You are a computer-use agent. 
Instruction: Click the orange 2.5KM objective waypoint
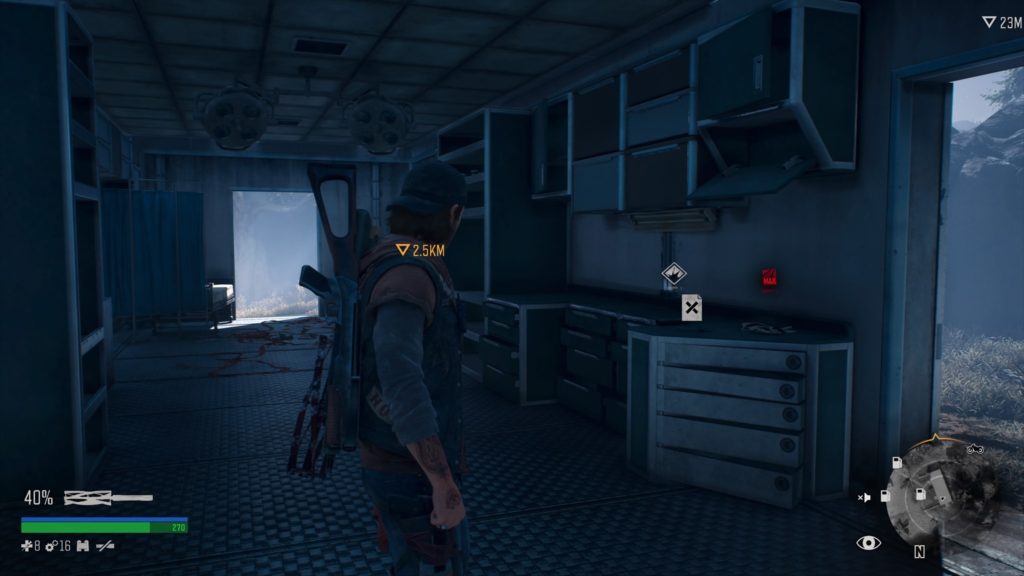(420, 250)
